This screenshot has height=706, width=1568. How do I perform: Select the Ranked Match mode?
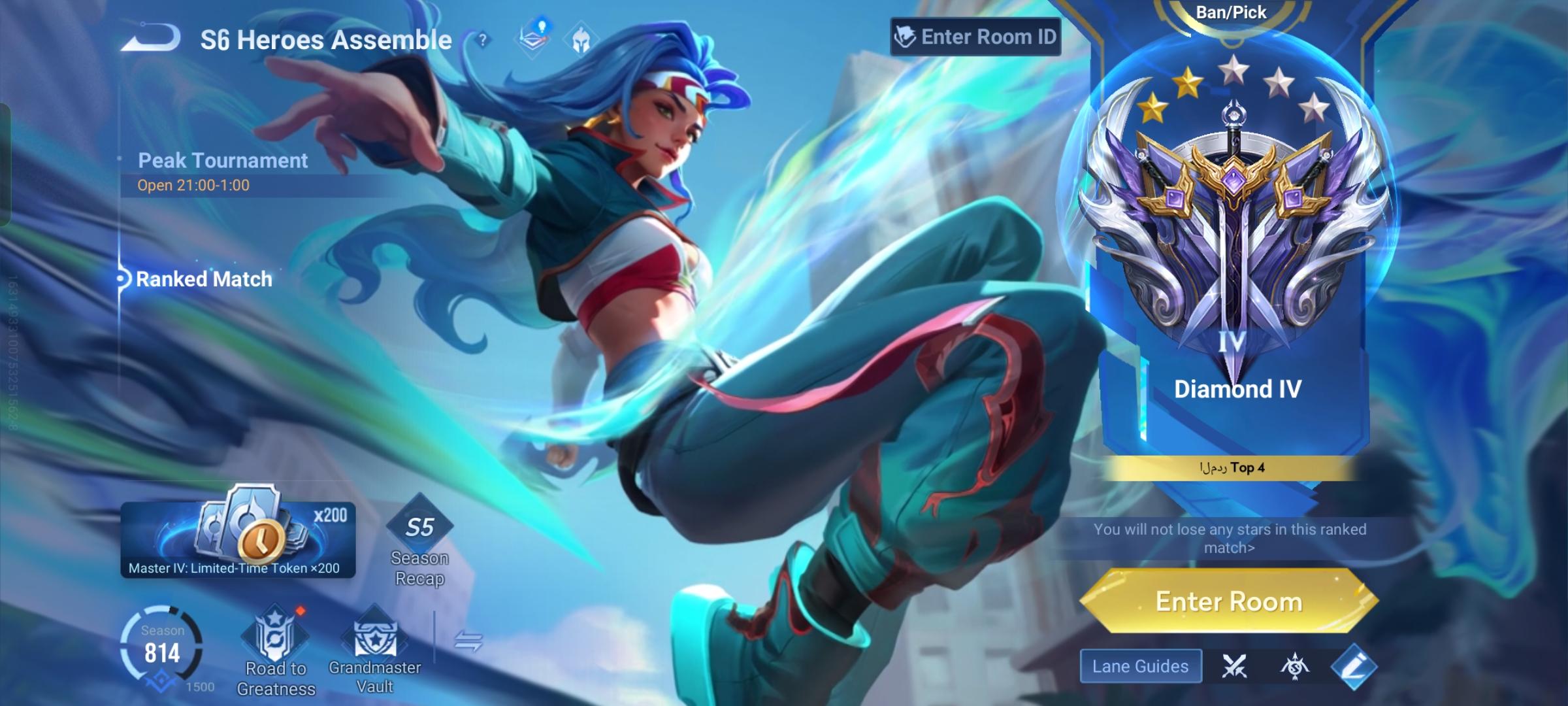(204, 280)
